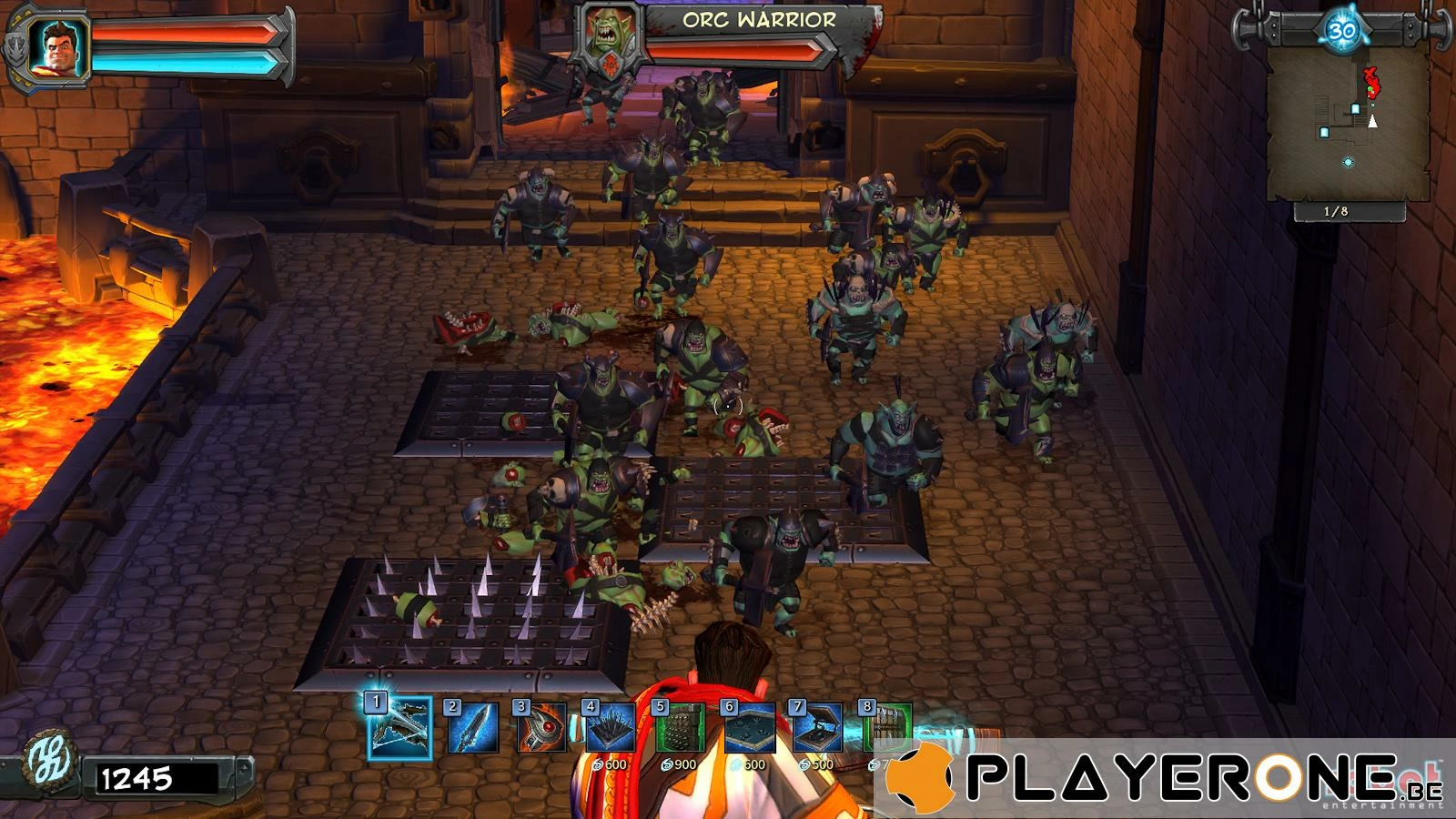Choose the spring trap costing 500
The width and height of the screenshot is (1456, 819).
[x=818, y=728]
